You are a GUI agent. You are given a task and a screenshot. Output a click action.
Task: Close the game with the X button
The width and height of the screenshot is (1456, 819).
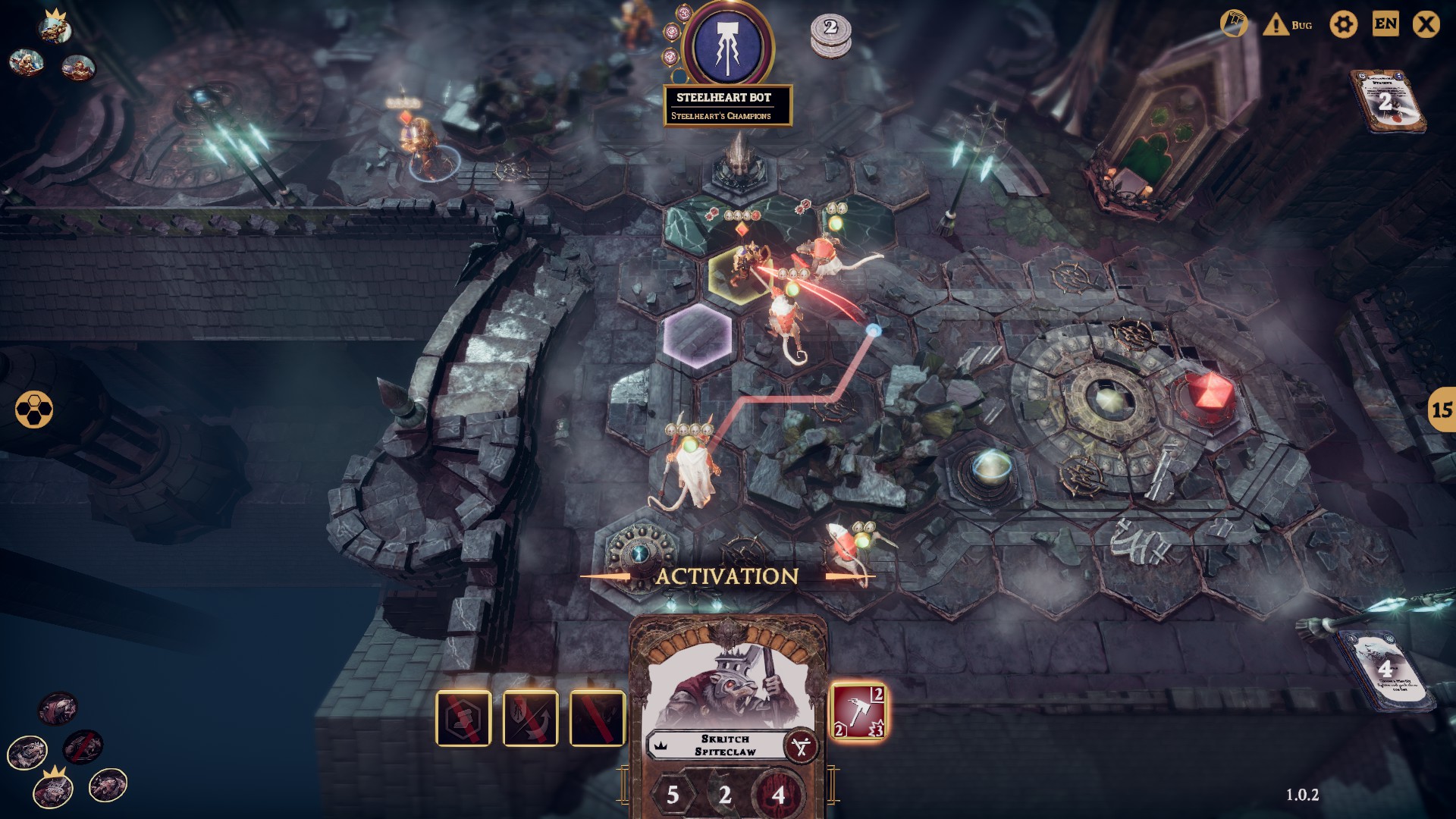click(1426, 25)
